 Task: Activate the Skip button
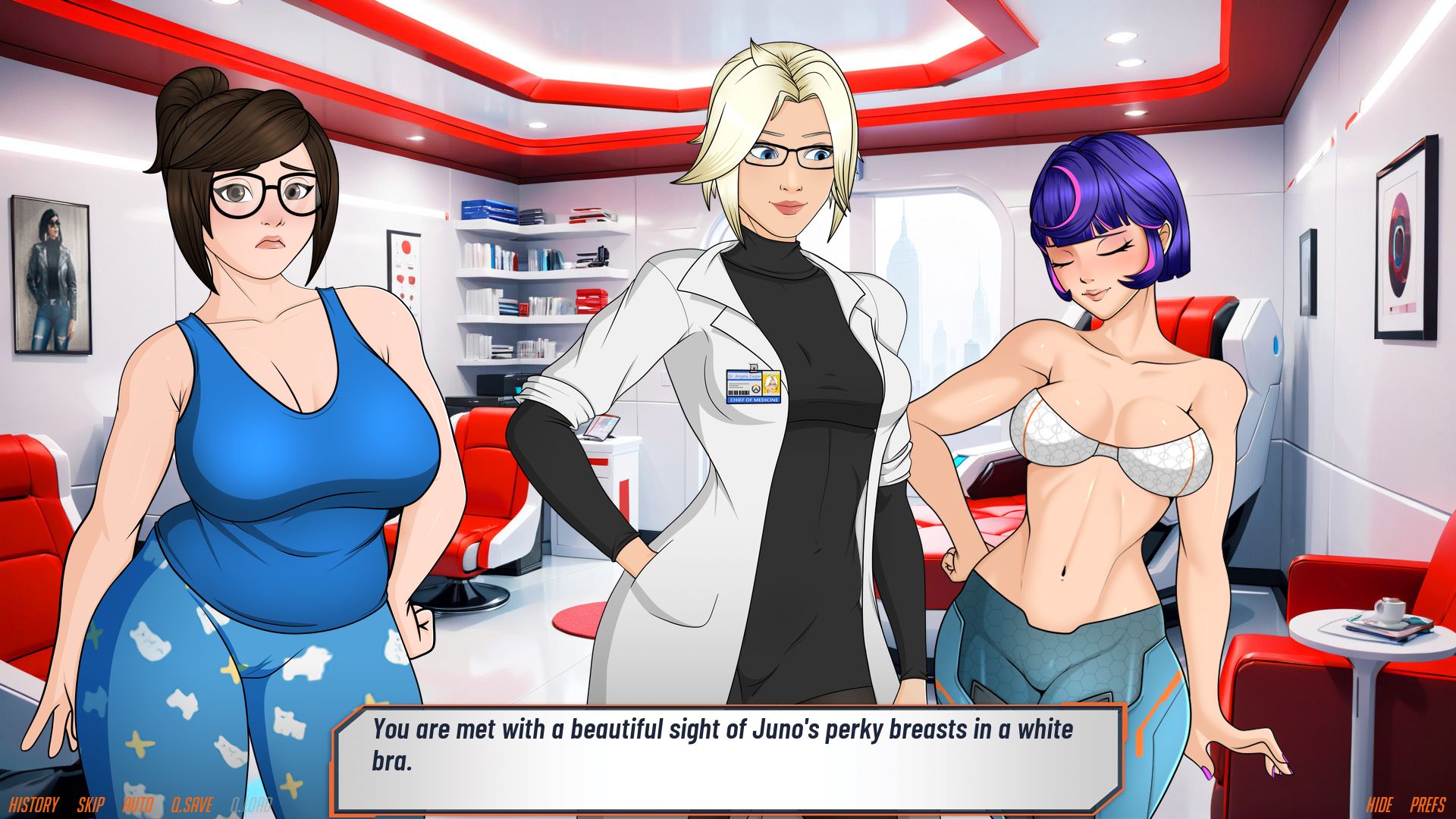(90, 805)
